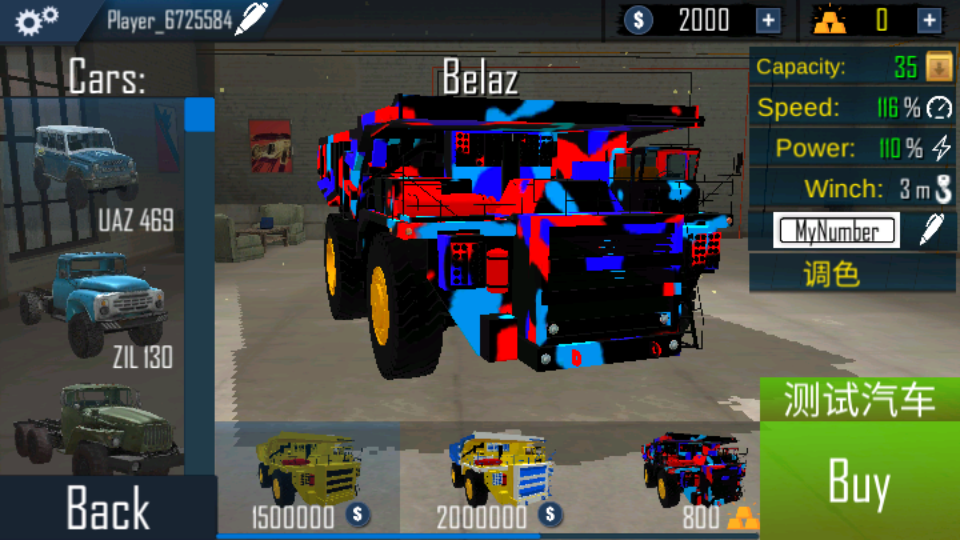
Task: Edit the license plate via pencil icon
Action: pos(931,230)
